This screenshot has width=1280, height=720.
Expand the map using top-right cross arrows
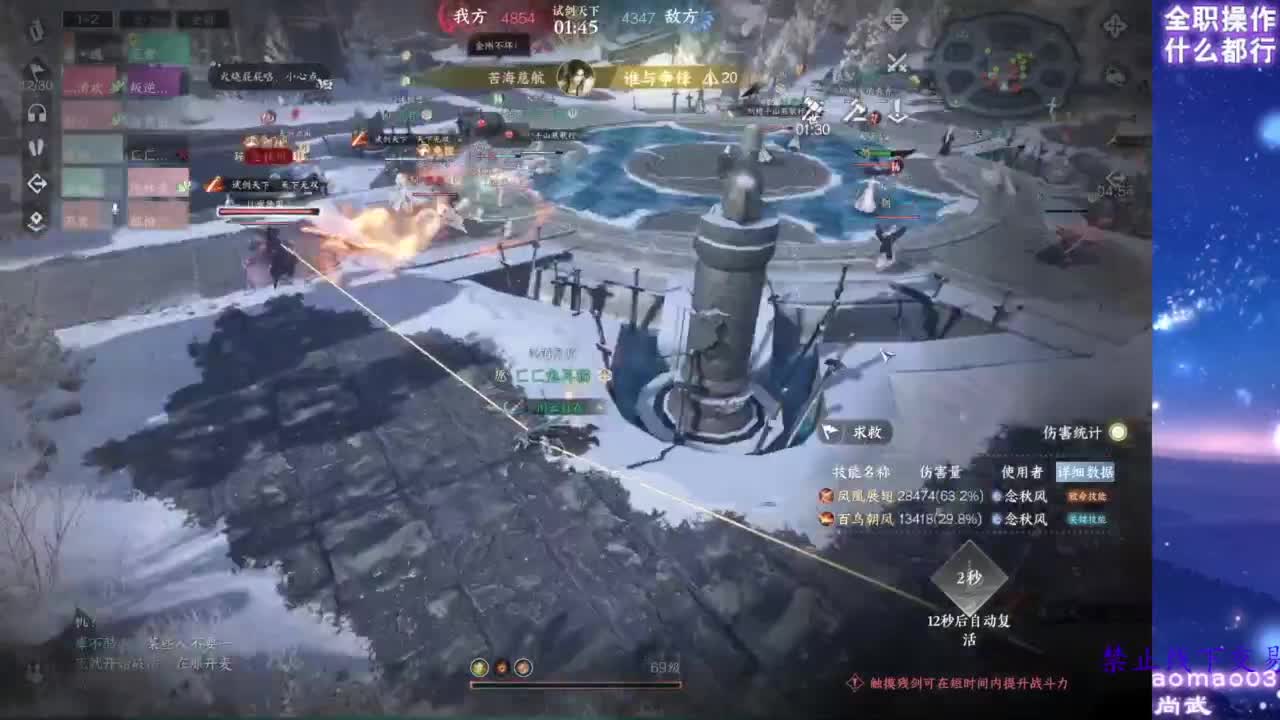[1114, 27]
